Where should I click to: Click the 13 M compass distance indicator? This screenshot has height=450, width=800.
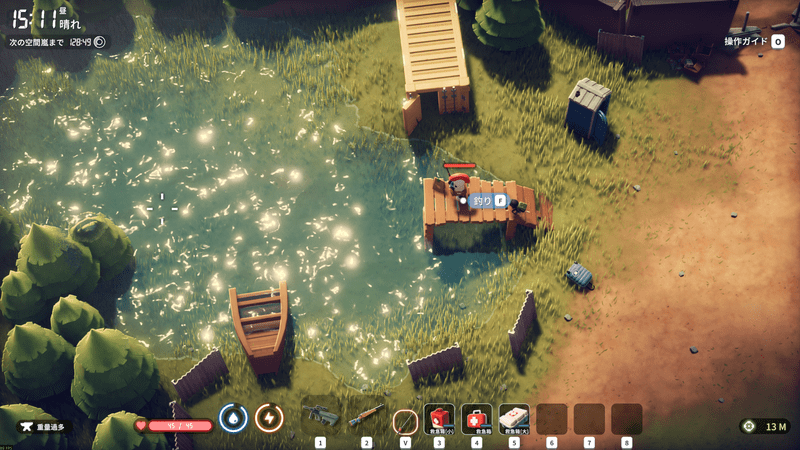(x=765, y=427)
